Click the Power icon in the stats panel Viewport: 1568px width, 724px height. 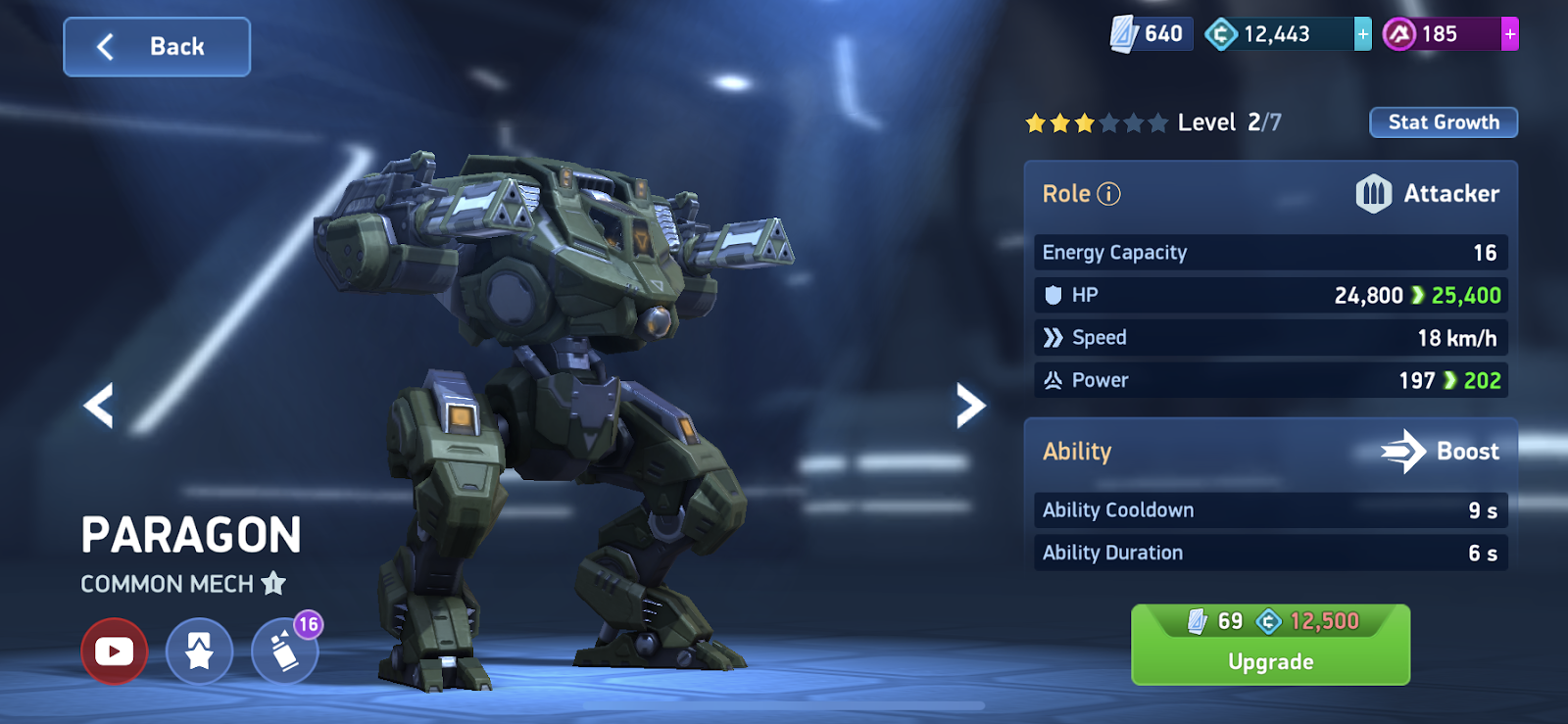tap(1055, 380)
